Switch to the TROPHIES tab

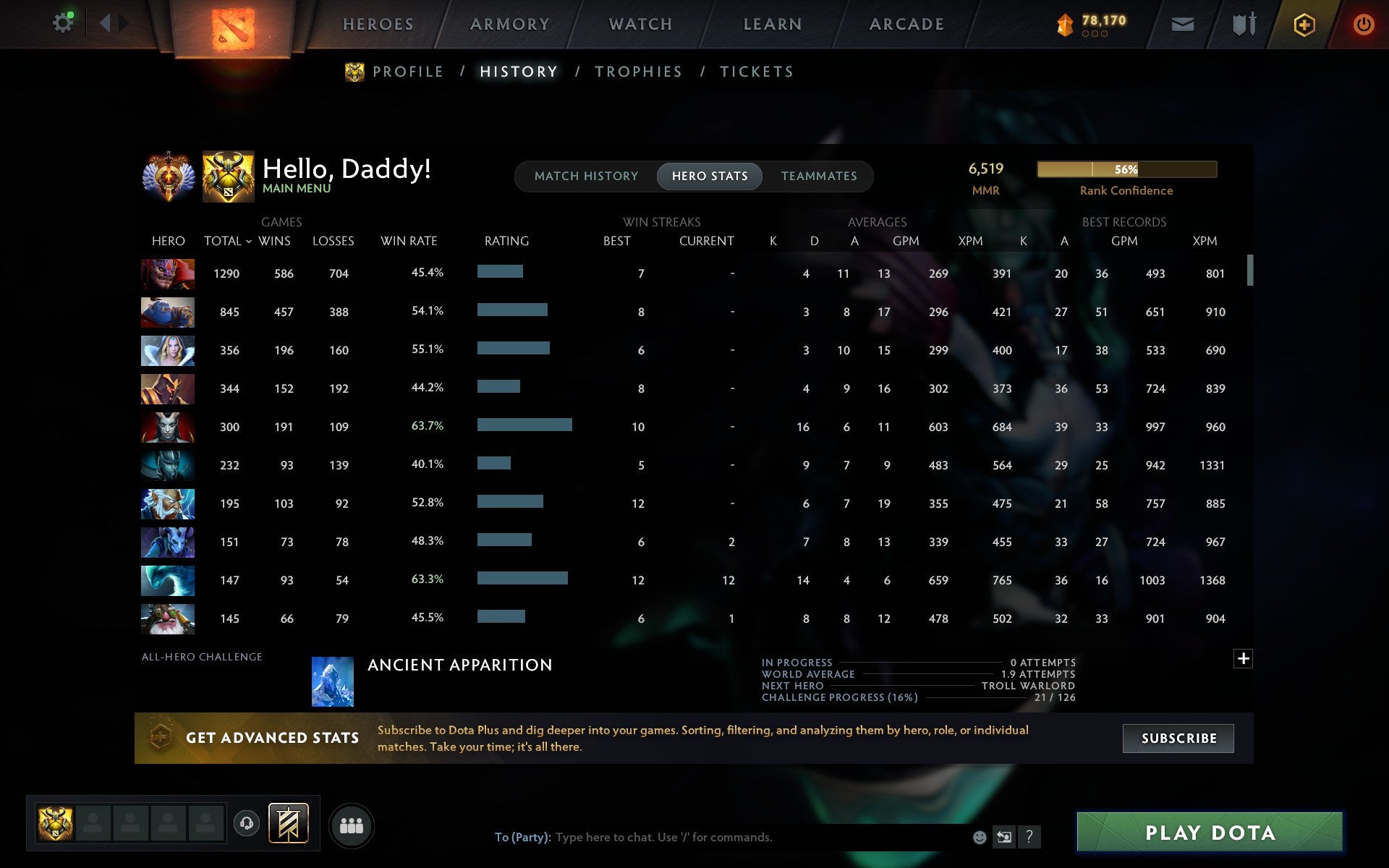click(x=638, y=72)
